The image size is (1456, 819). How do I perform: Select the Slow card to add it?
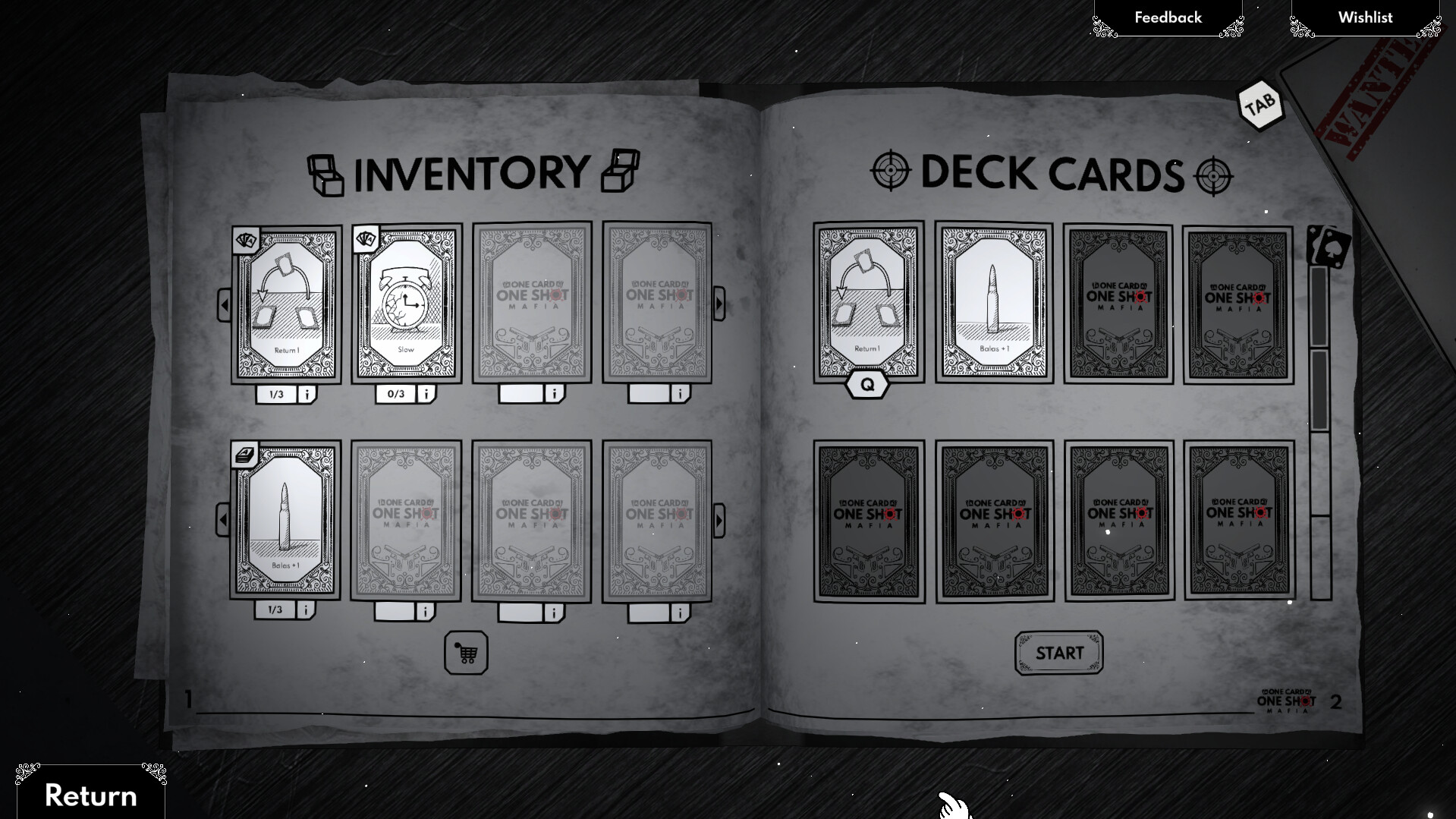click(407, 305)
